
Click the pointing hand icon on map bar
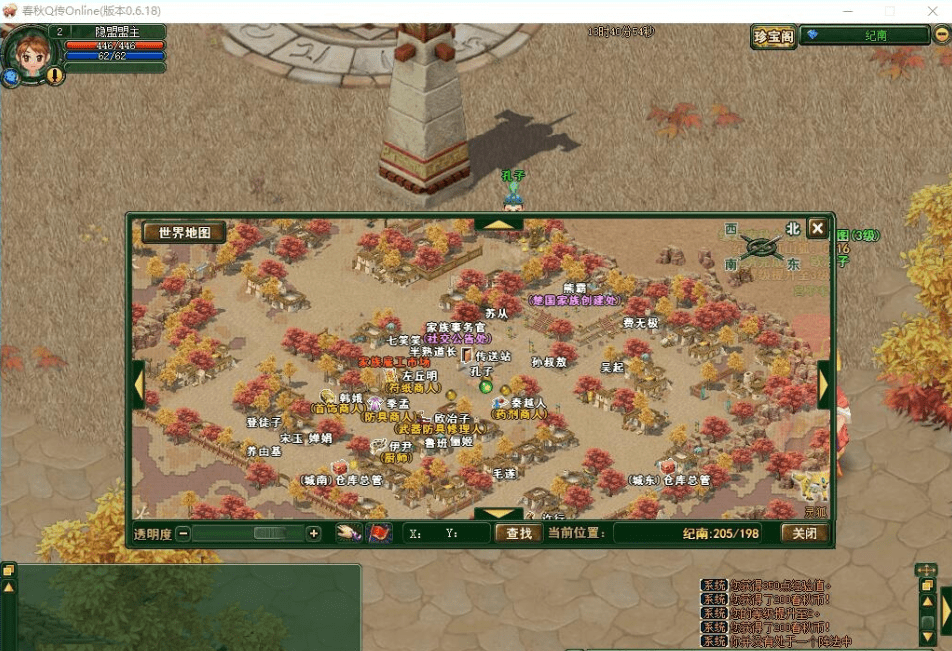(348, 533)
